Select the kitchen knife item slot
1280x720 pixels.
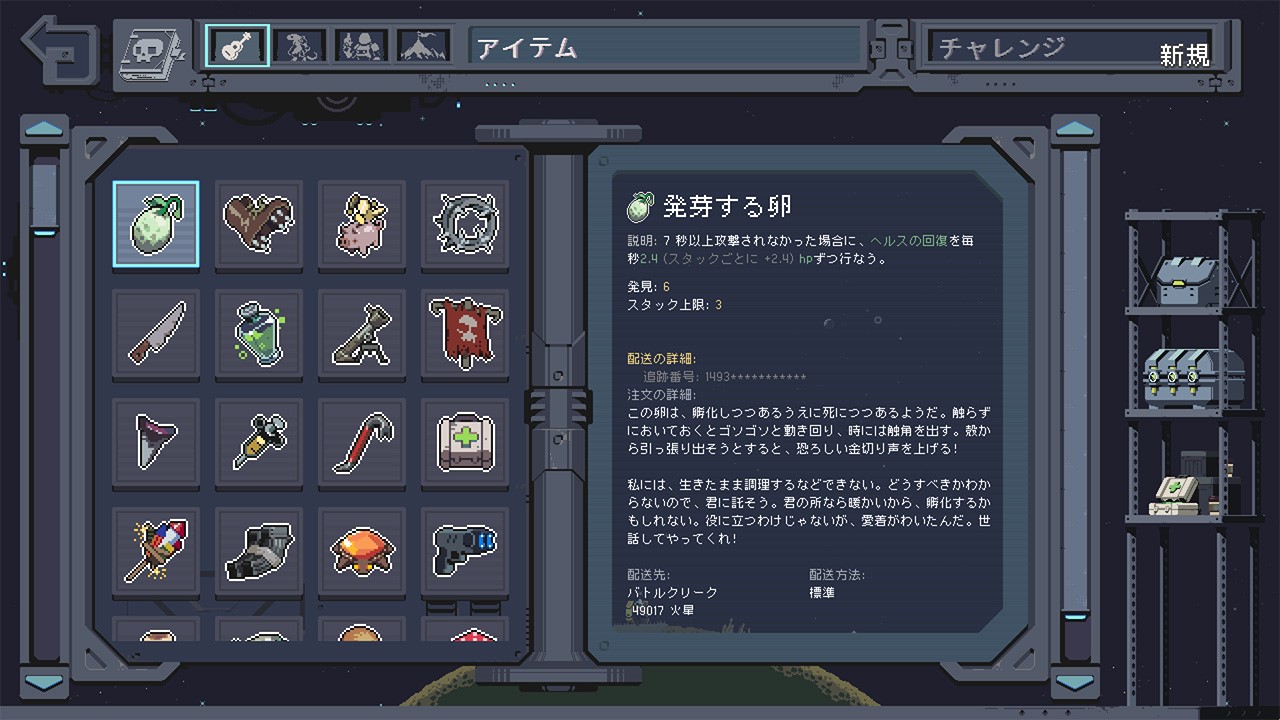point(155,333)
